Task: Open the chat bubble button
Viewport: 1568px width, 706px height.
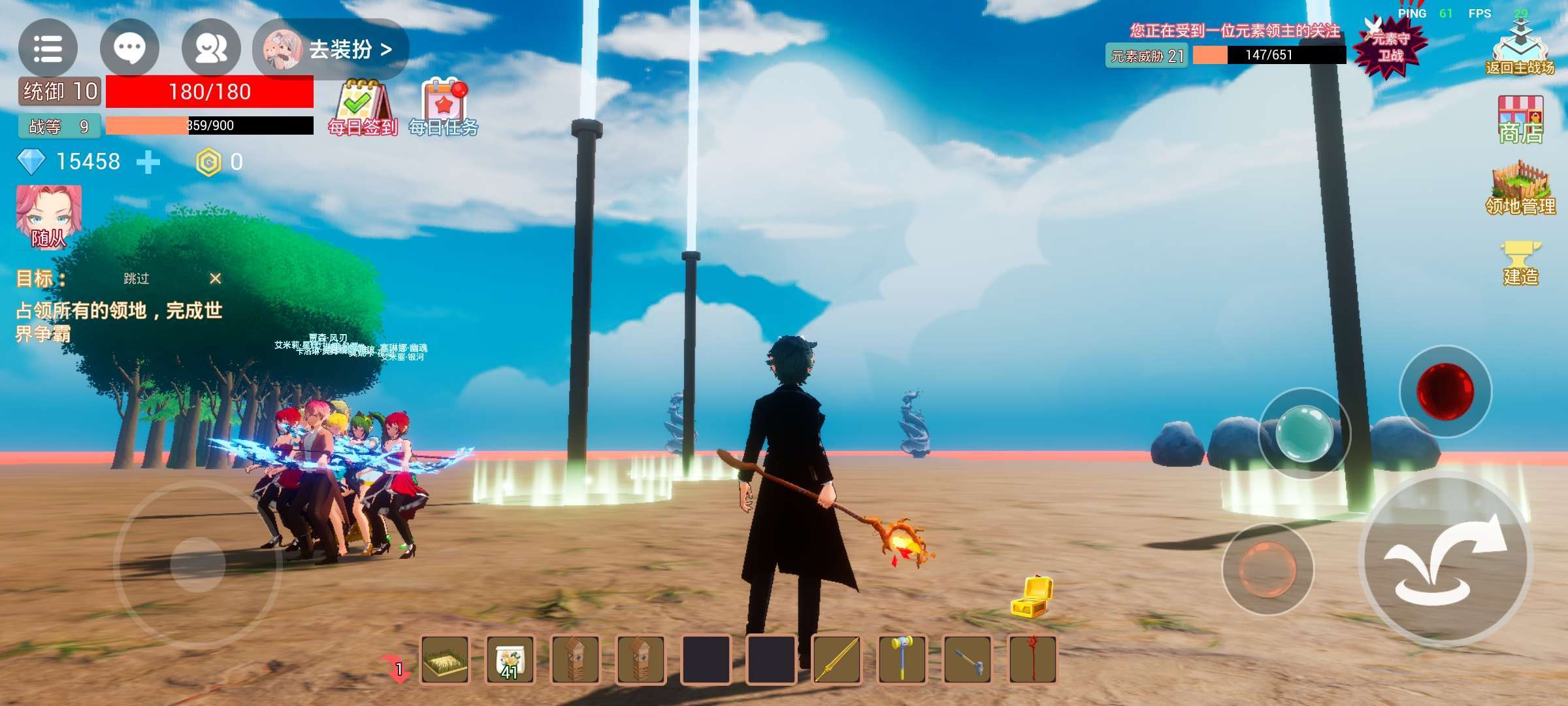Action: (x=129, y=48)
